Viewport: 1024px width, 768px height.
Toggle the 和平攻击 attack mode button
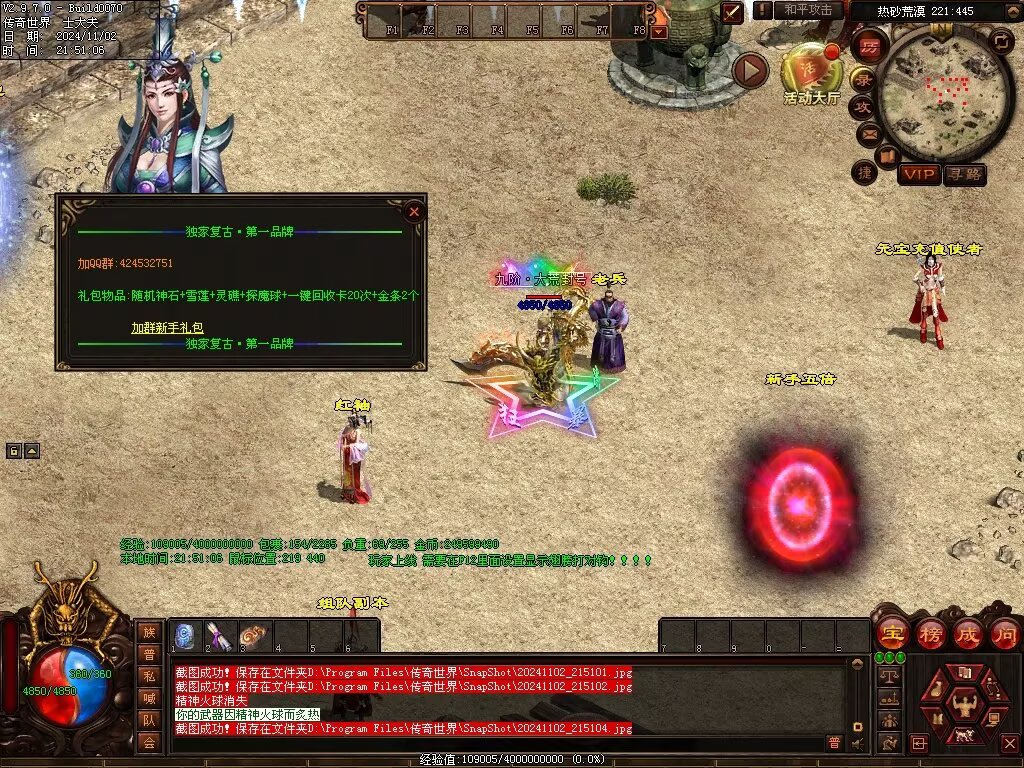pyautogui.click(x=808, y=10)
